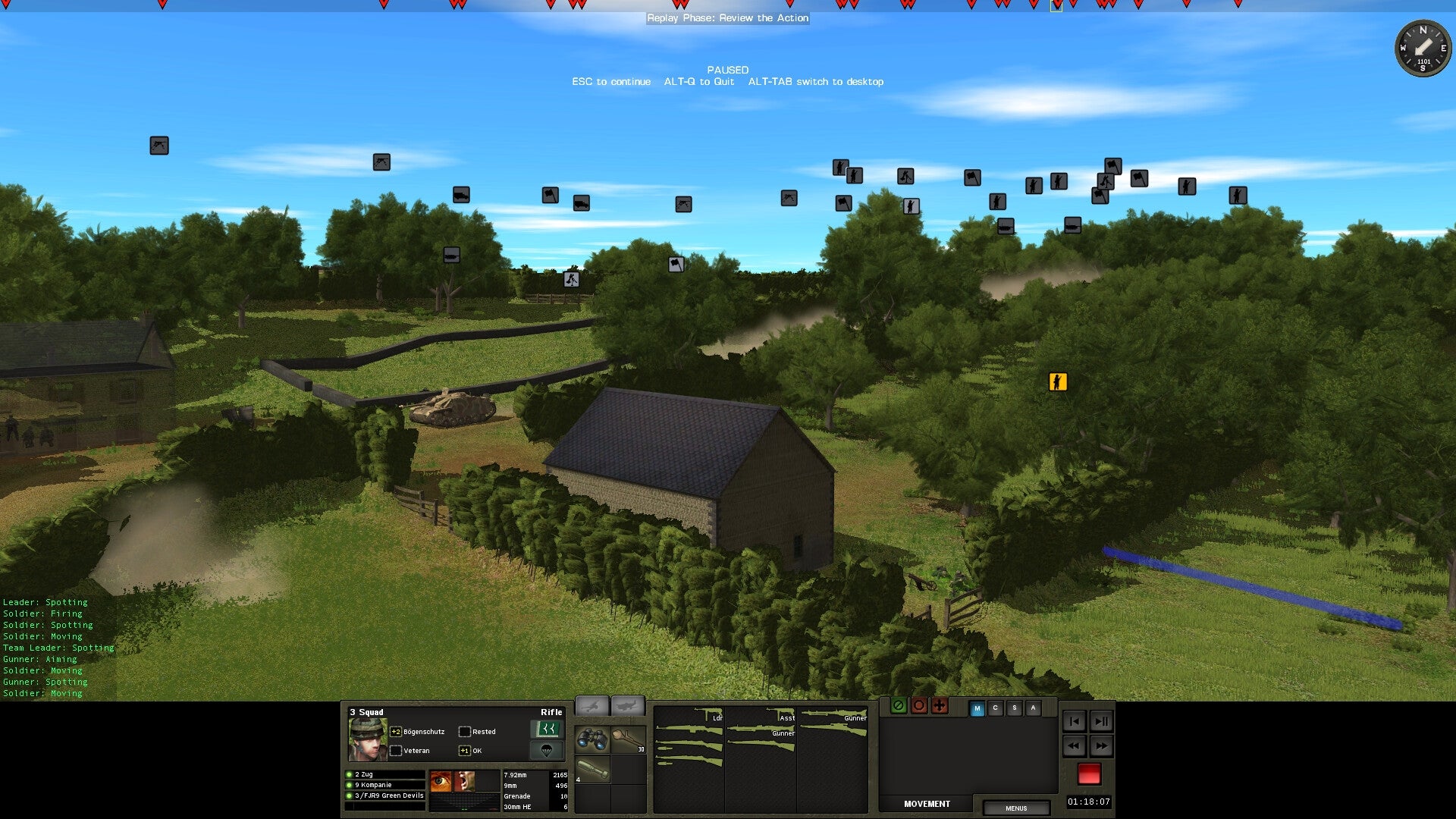Click the green cancel-command icon in the command panel
The height and width of the screenshot is (819, 1456).
pos(899,706)
